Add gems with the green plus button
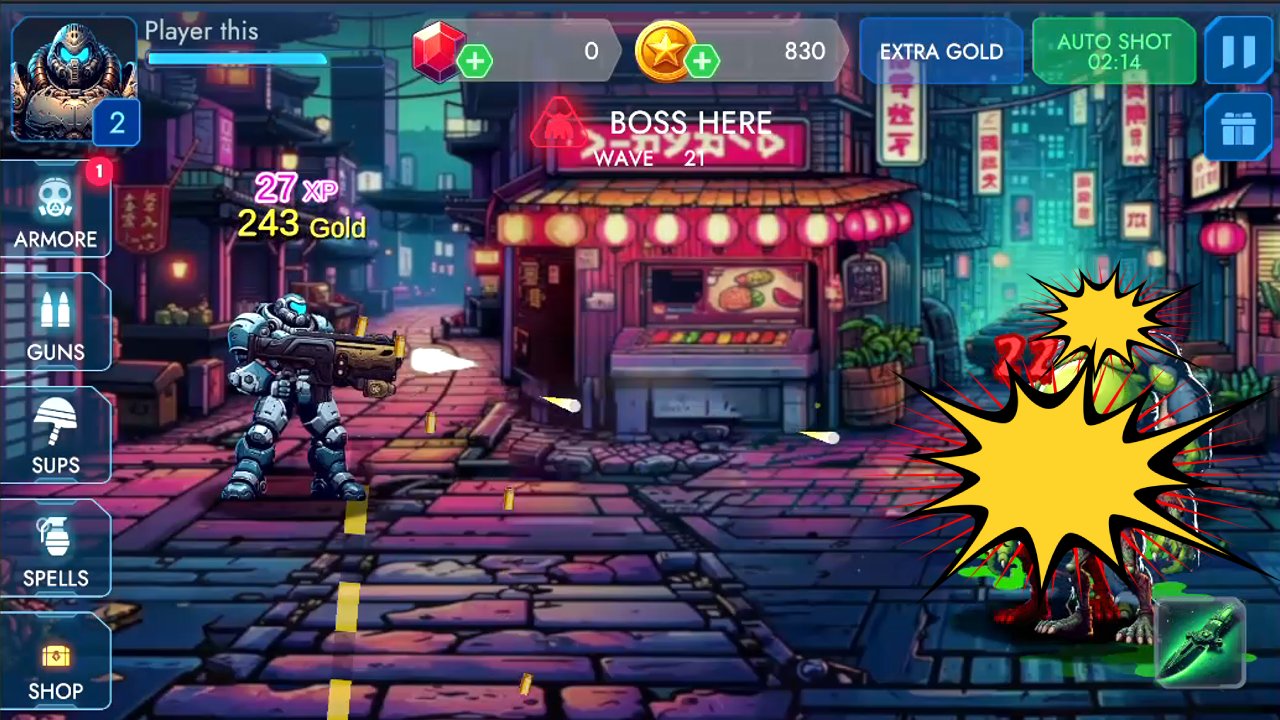 (475, 62)
